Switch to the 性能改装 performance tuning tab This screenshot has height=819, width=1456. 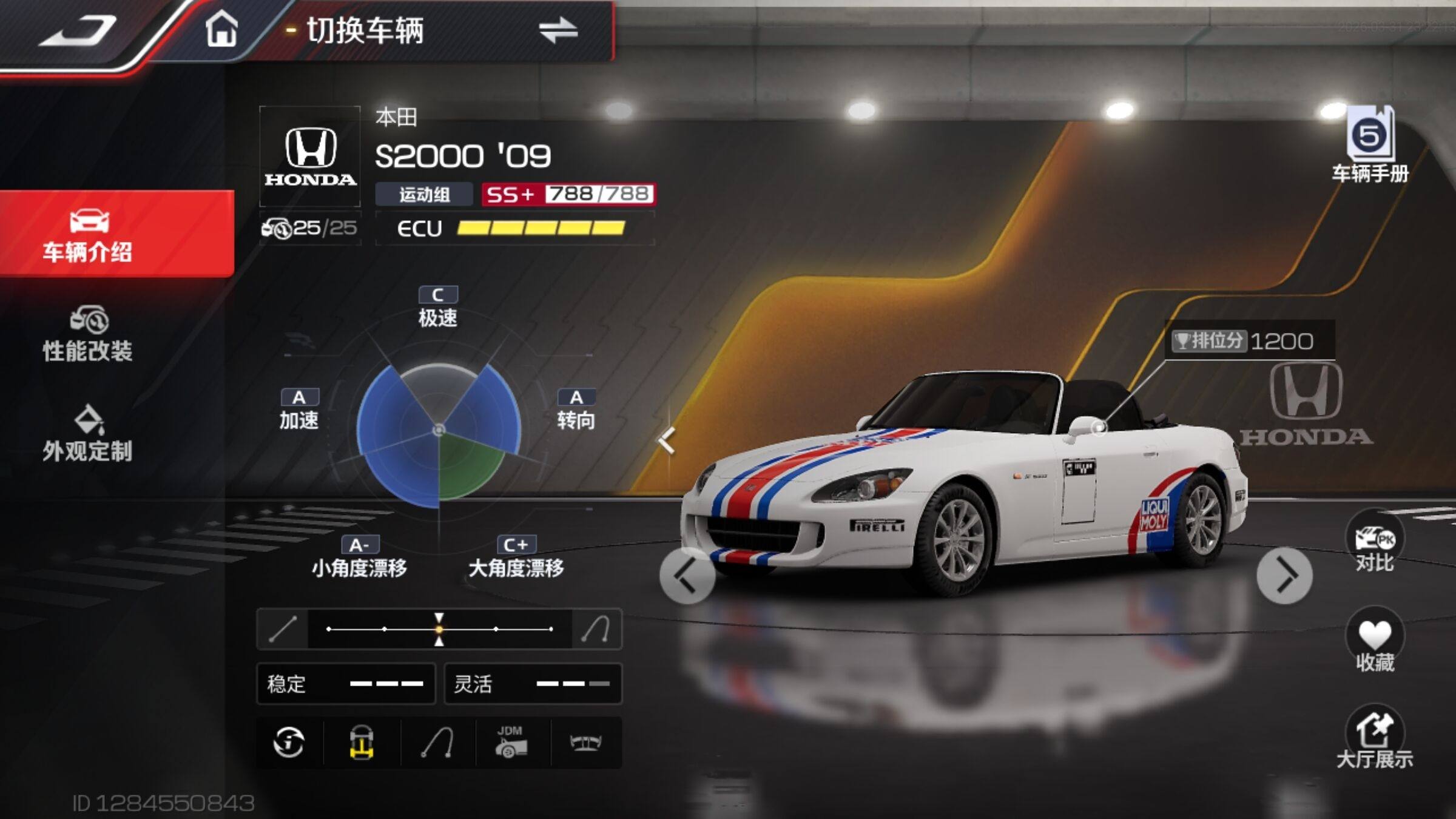pos(88,335)
